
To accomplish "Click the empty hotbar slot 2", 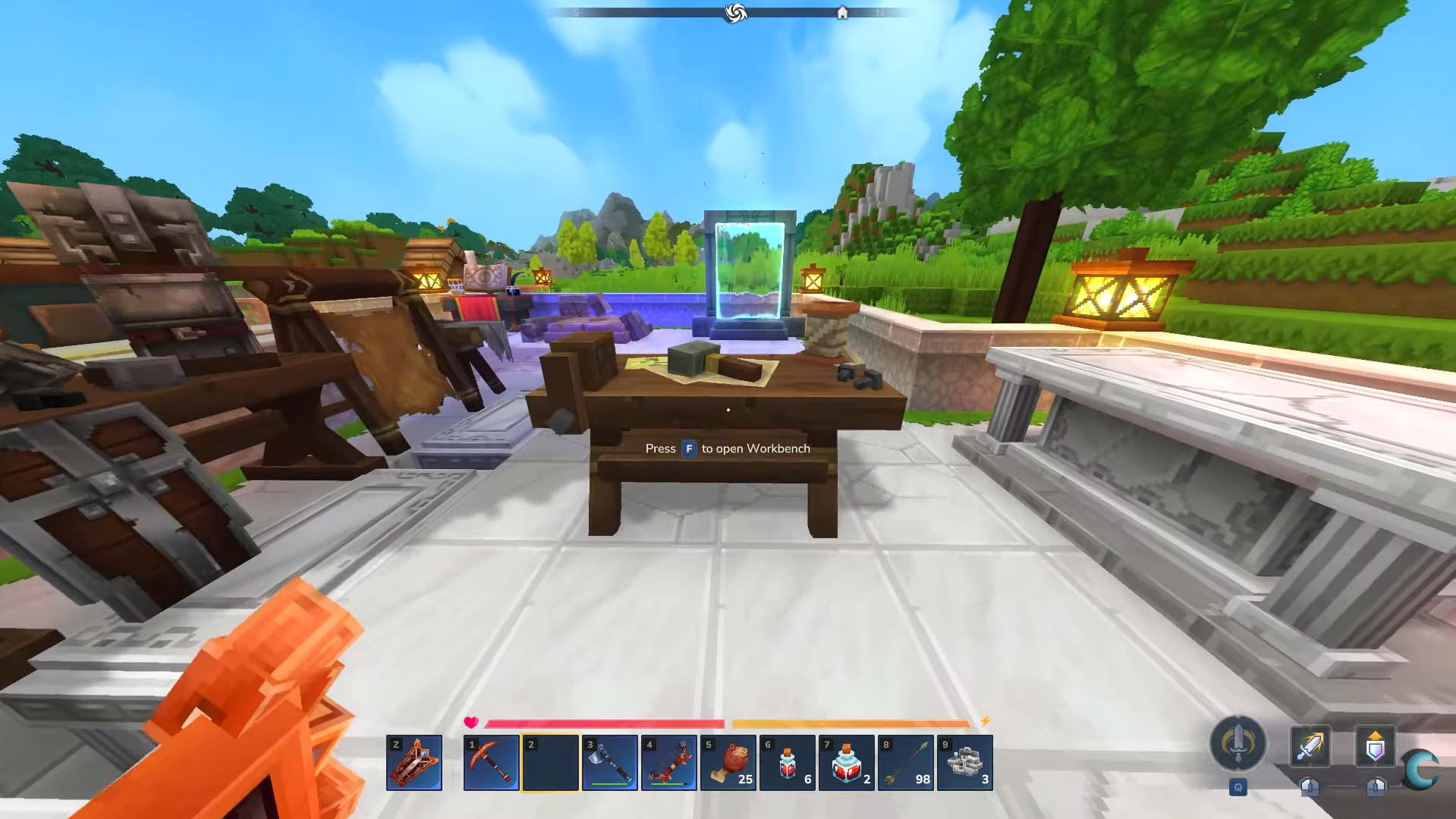I will tap(551, 762).
